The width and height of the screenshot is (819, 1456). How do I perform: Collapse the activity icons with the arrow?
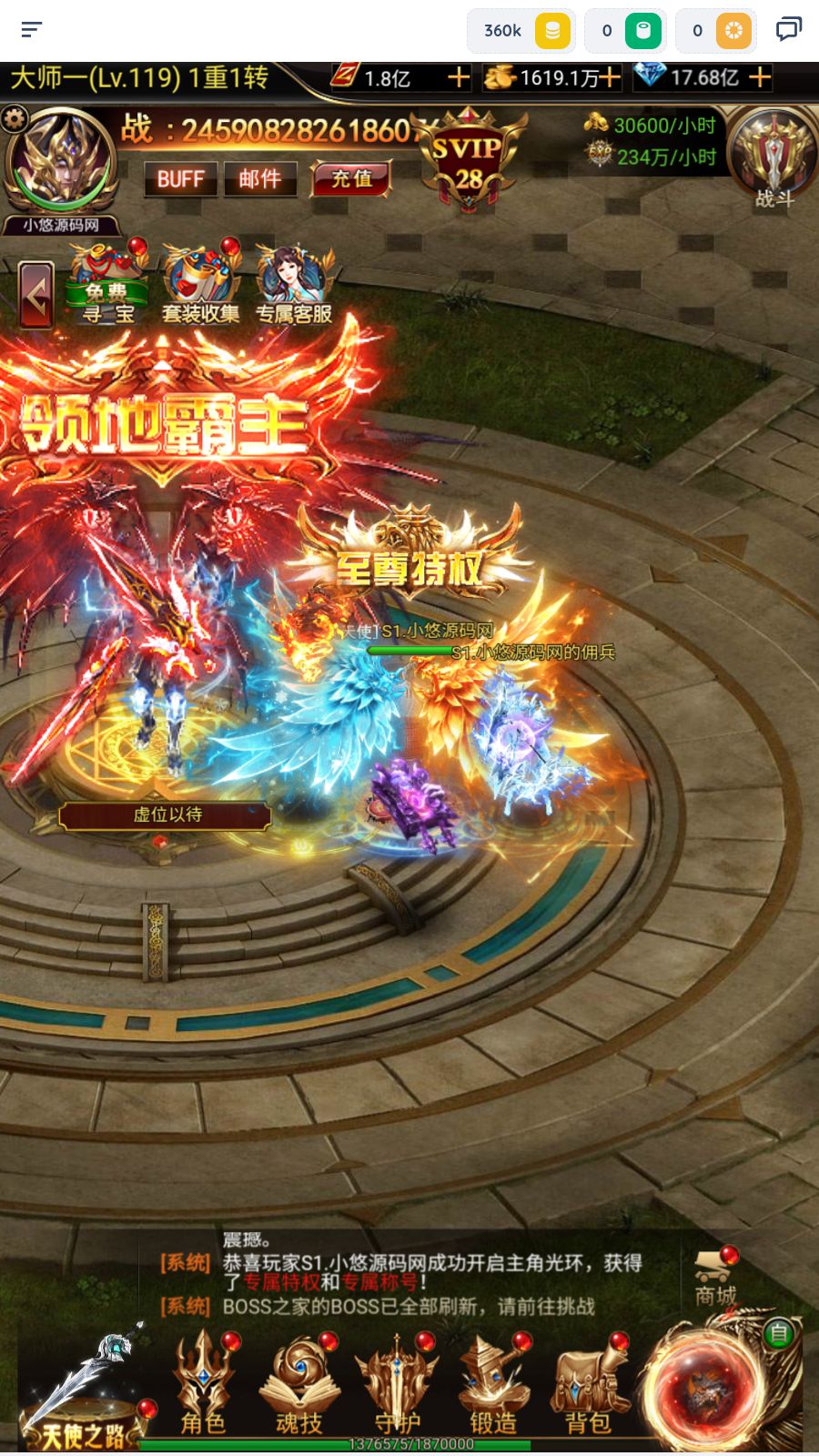pos(36,295)
